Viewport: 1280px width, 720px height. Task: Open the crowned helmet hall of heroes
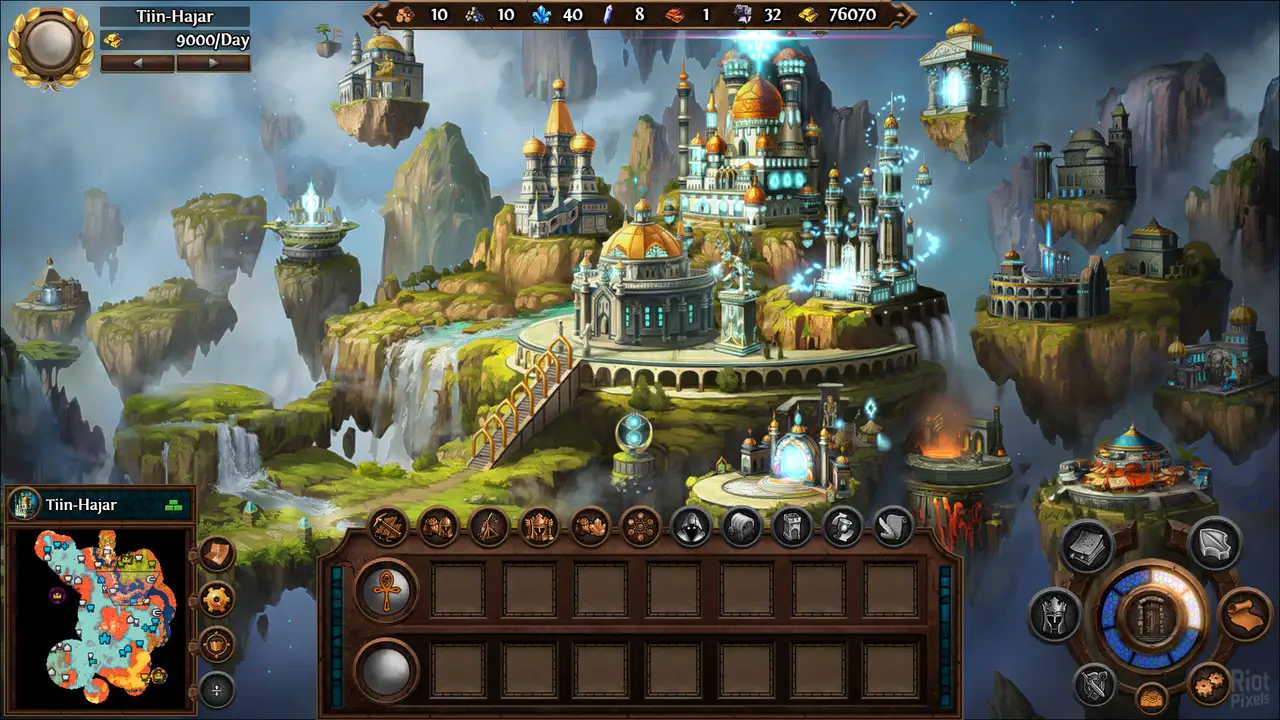540,526
